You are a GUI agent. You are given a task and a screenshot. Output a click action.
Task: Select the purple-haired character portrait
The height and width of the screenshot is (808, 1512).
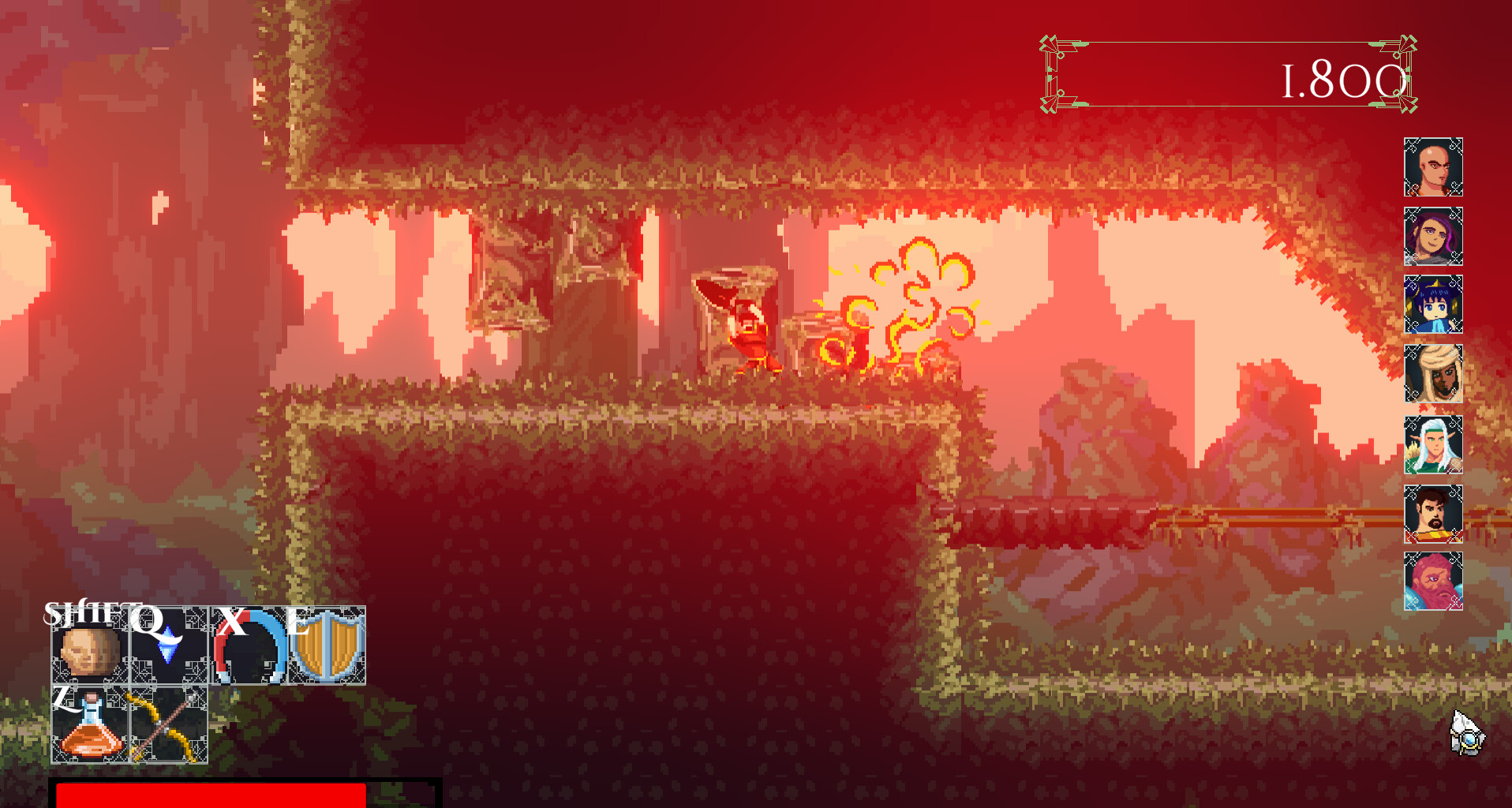(1433, 237)
